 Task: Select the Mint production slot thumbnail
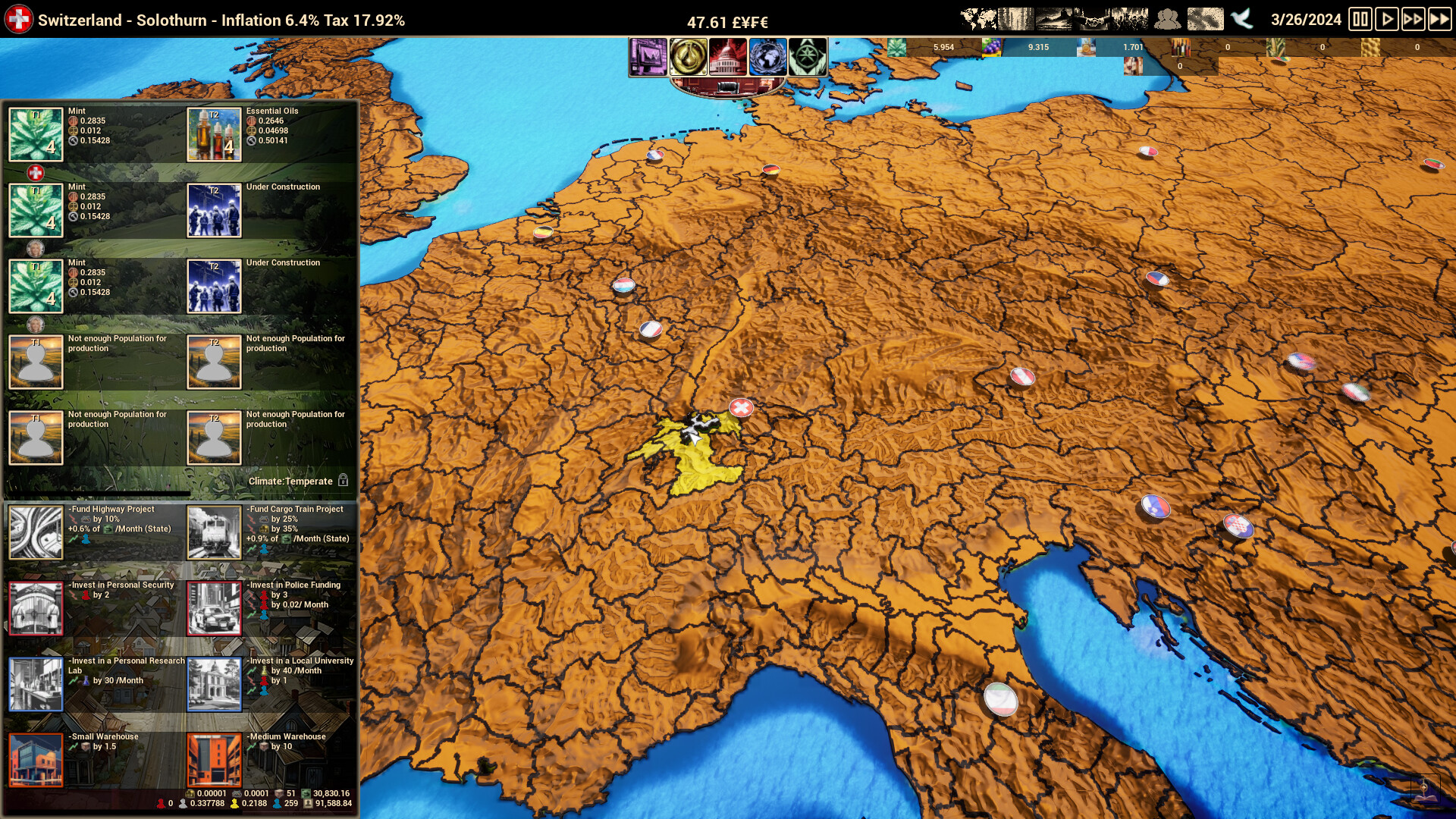pyautogui.click(x=36, y=134)
